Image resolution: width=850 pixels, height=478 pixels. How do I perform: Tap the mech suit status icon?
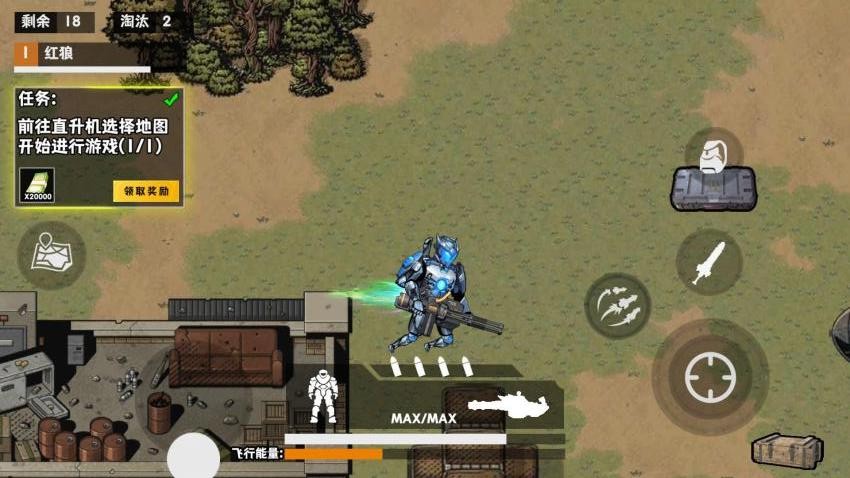pos(320,396)
